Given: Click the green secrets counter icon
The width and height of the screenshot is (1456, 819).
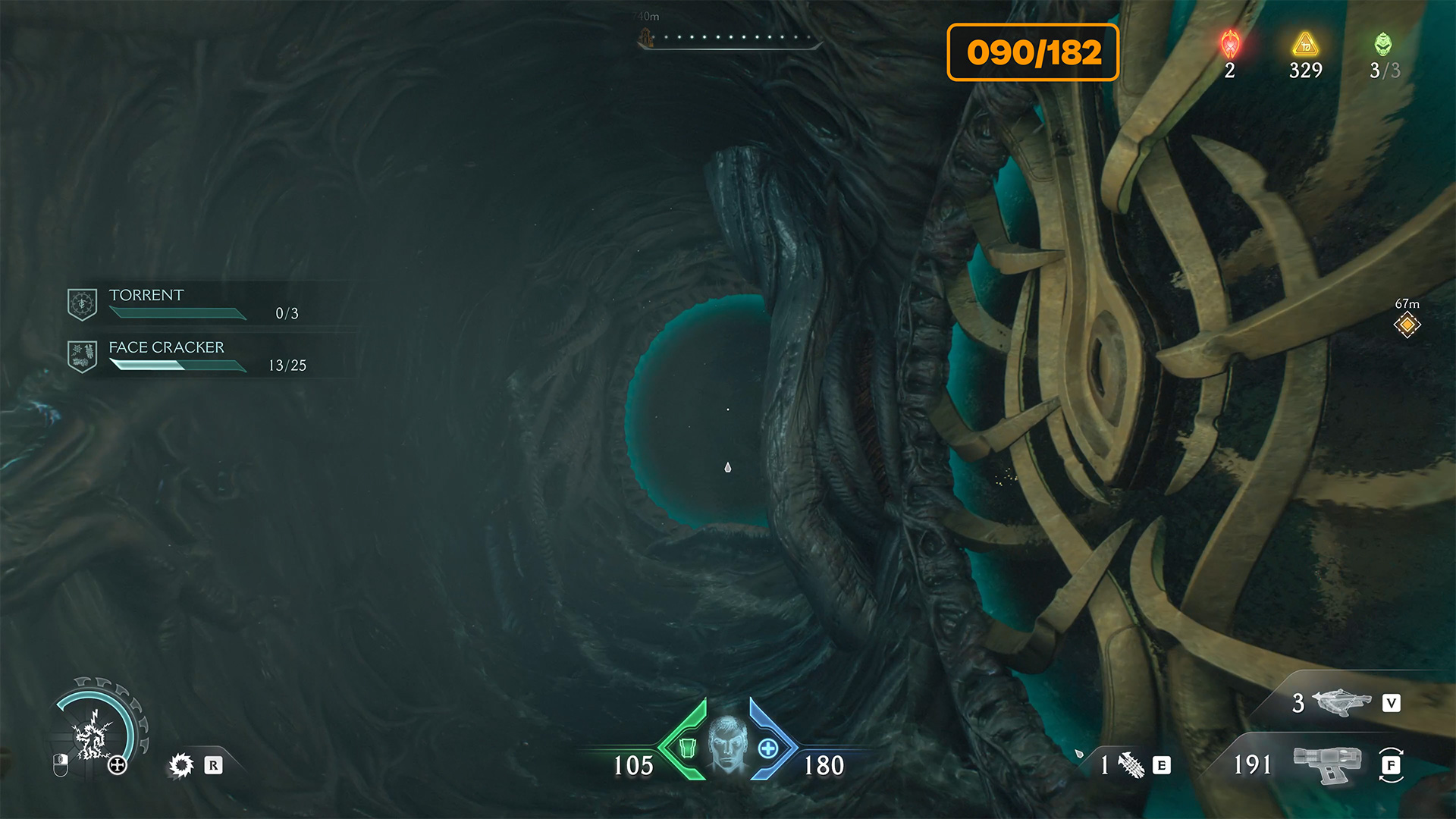Looking at the screenshot, I should coord(1383,45).
